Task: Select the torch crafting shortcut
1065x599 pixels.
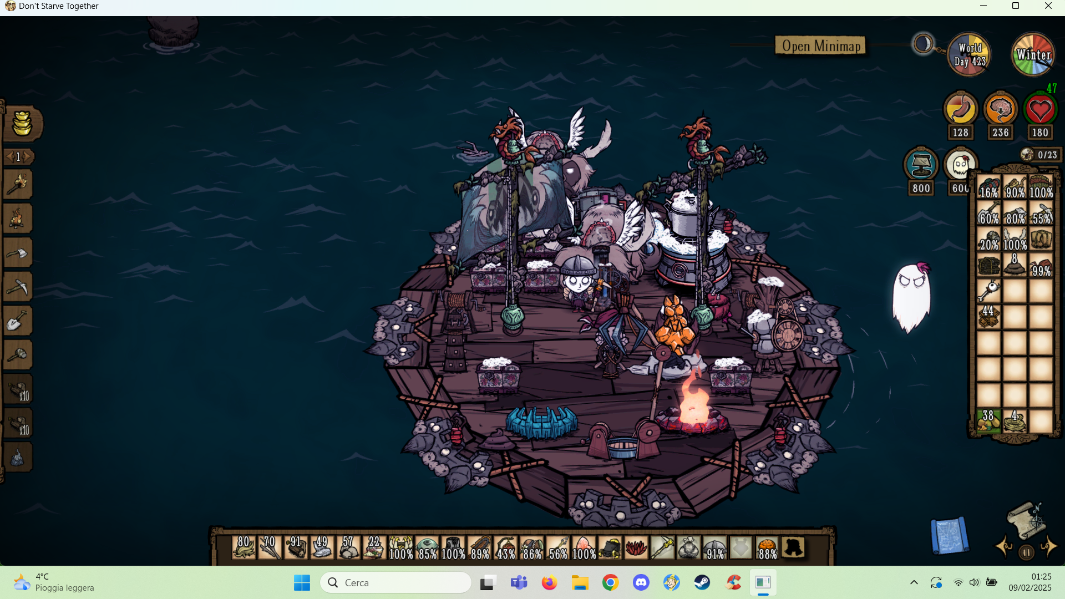Action: tap(19, 184)
